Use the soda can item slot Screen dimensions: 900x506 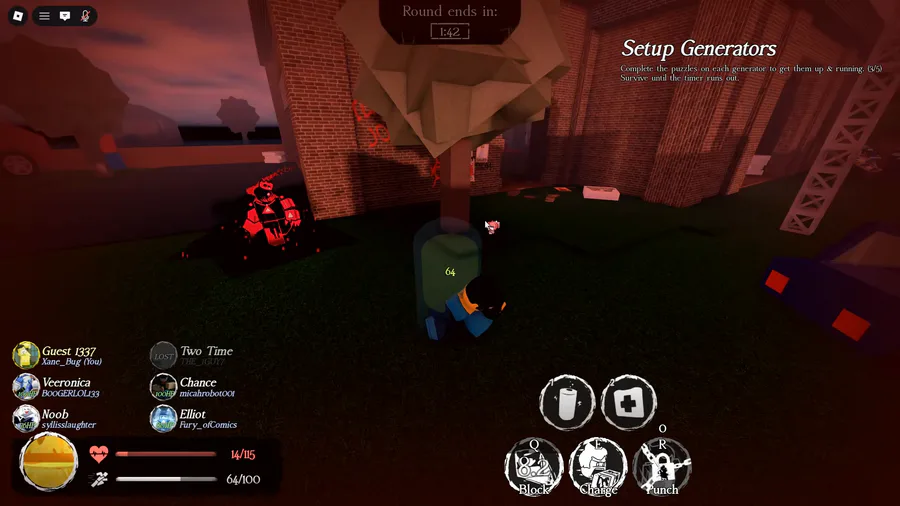[567, 403]
